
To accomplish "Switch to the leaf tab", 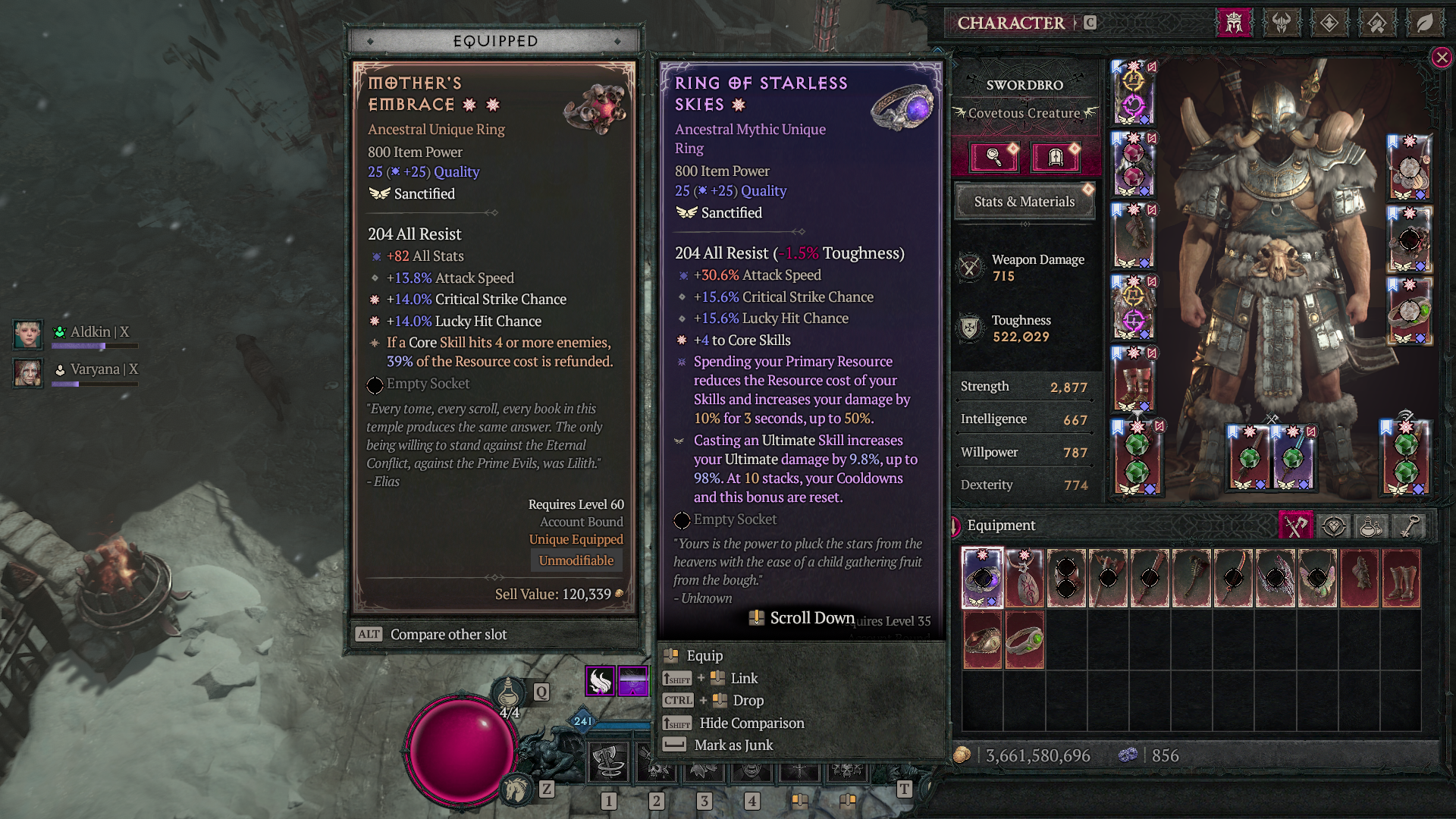I will (1425, 23).
